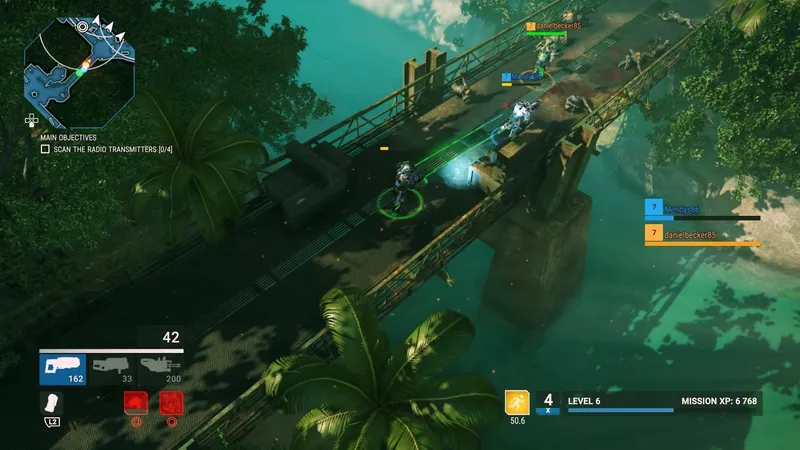Select danielbecker85 in the squad list
The width and height of the screenshot is (800, 450).
point(701,235)
